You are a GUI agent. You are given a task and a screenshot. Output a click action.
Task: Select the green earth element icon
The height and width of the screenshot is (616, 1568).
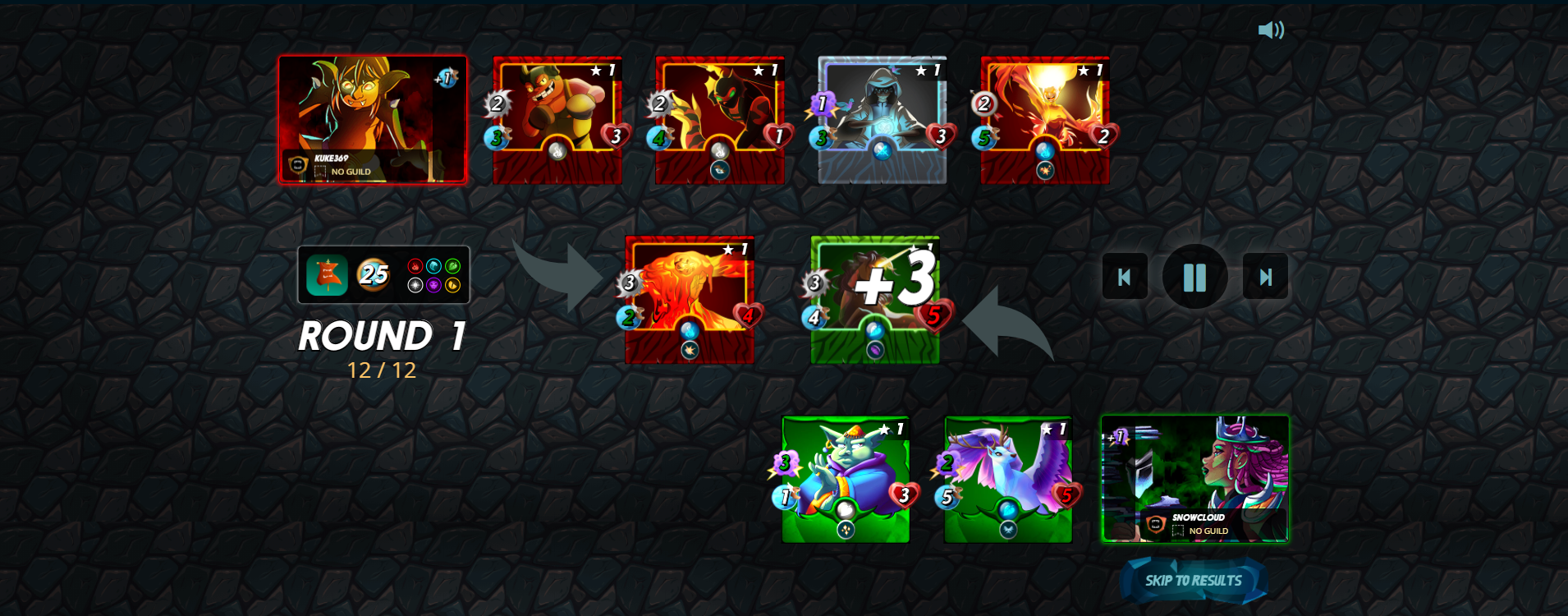point(452,267)
